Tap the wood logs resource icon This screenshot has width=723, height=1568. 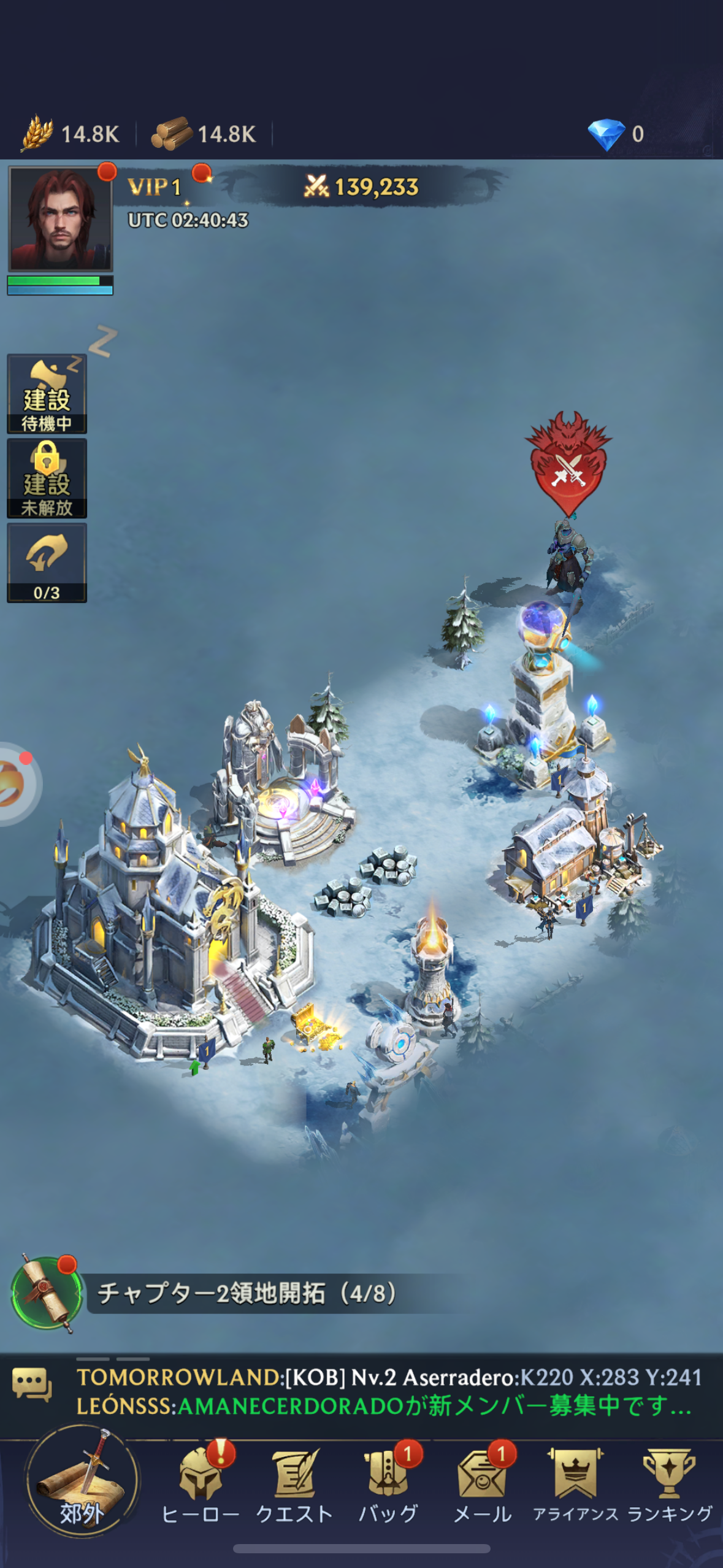click(x=172, y=133)
